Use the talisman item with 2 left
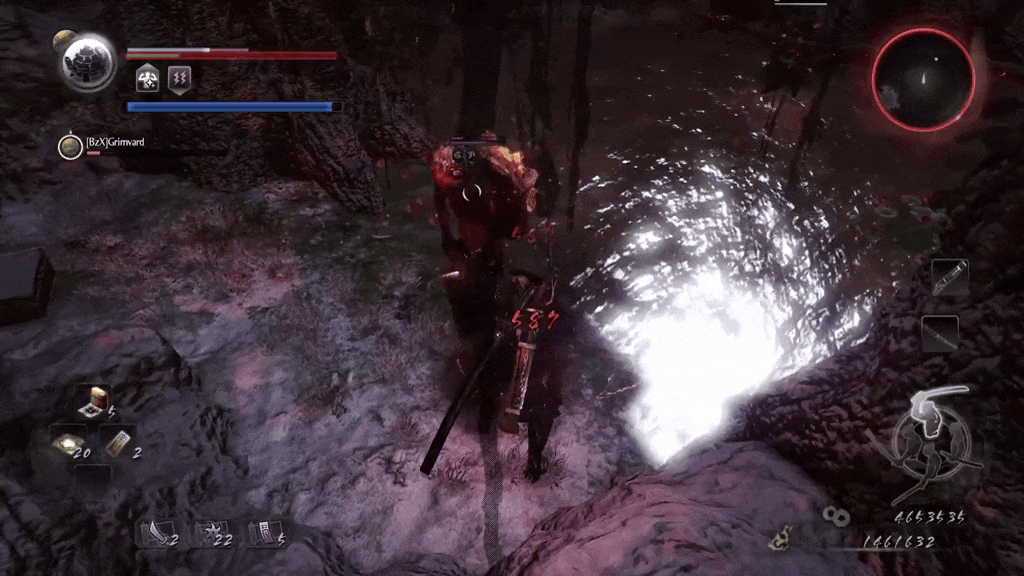Screen dimensions: 1024x576 pos(118,442)
